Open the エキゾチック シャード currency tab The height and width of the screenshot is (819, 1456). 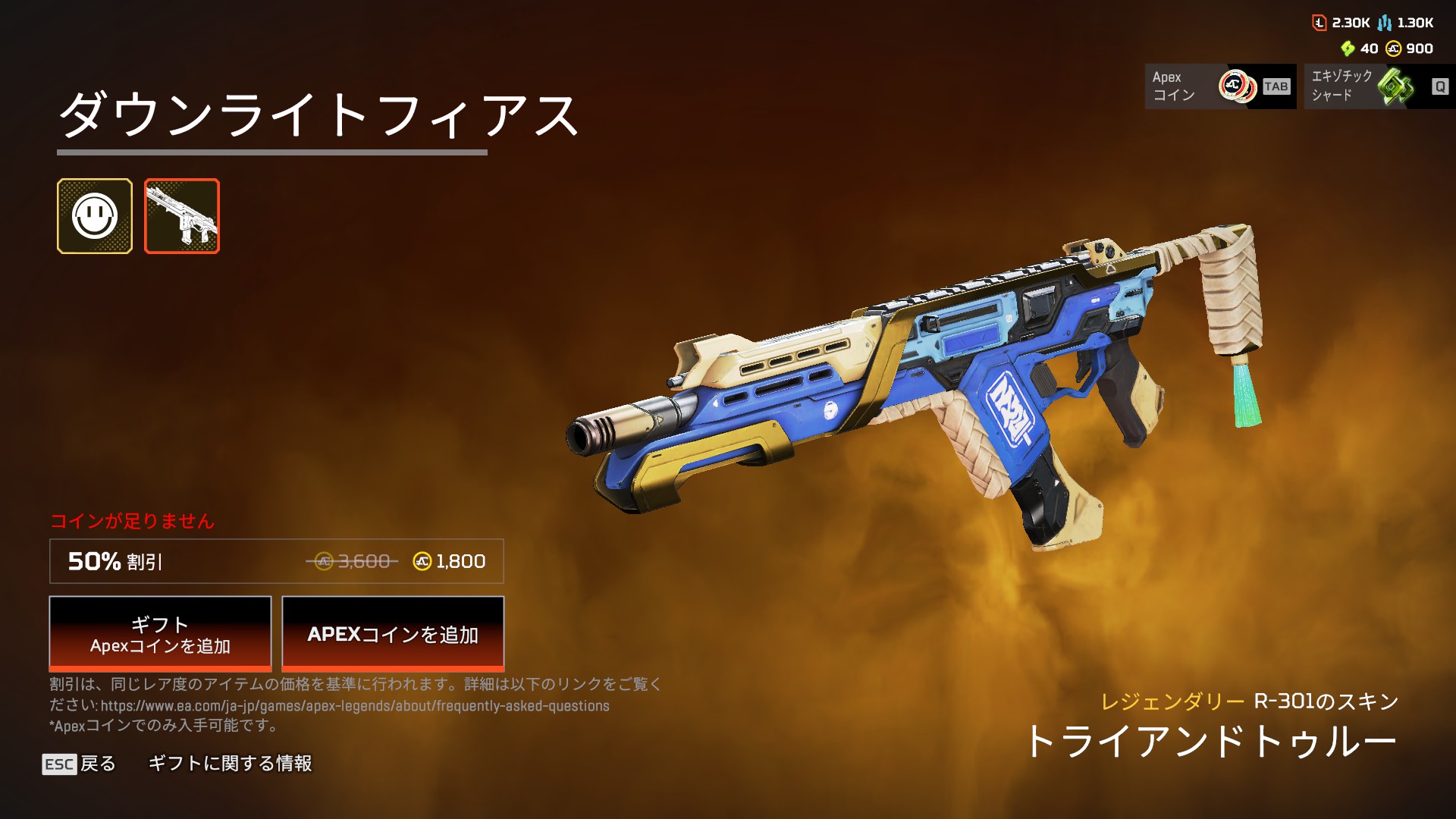(x=1379, y=86)
